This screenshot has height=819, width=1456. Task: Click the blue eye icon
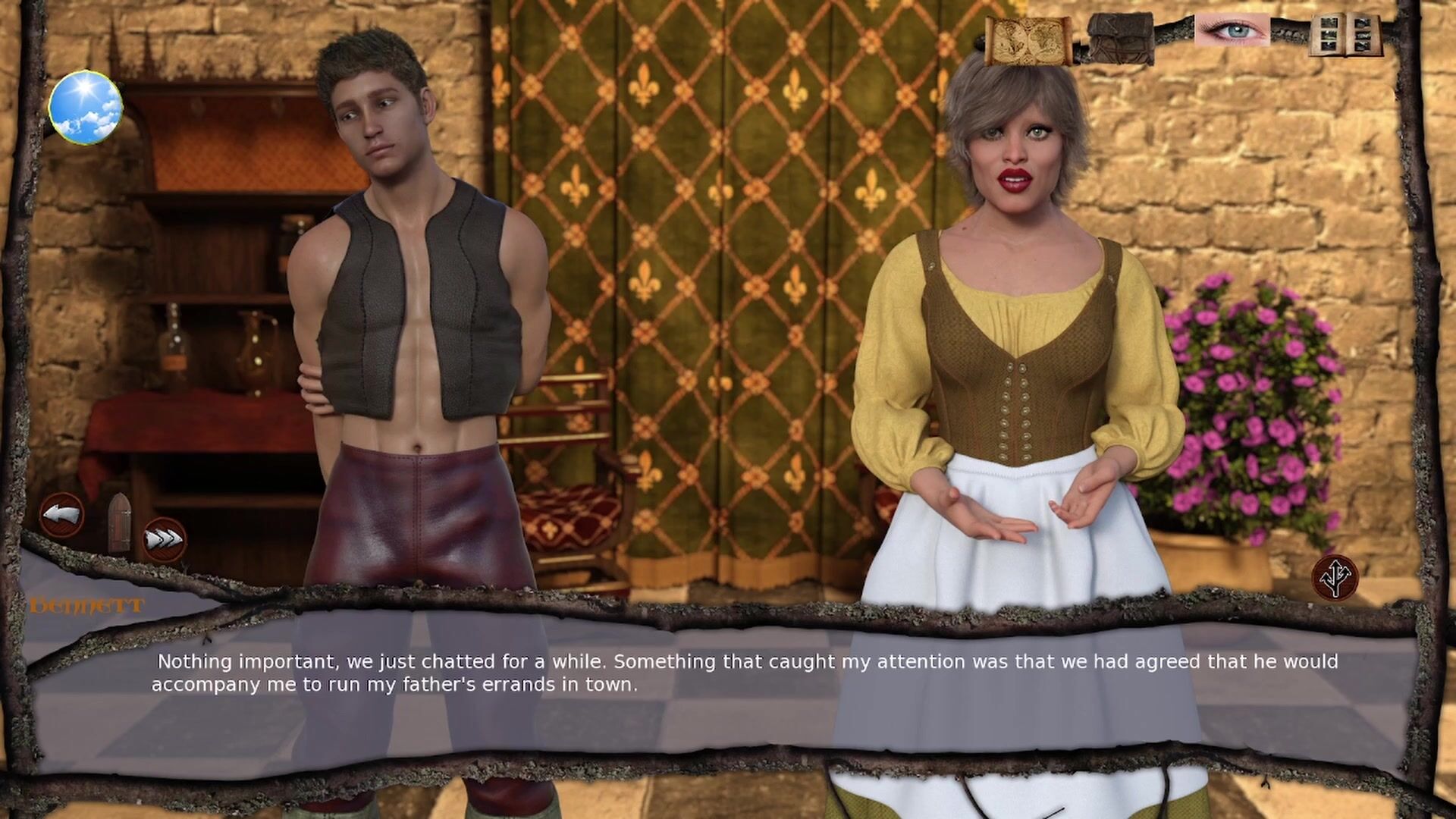tap(1232, 31)
